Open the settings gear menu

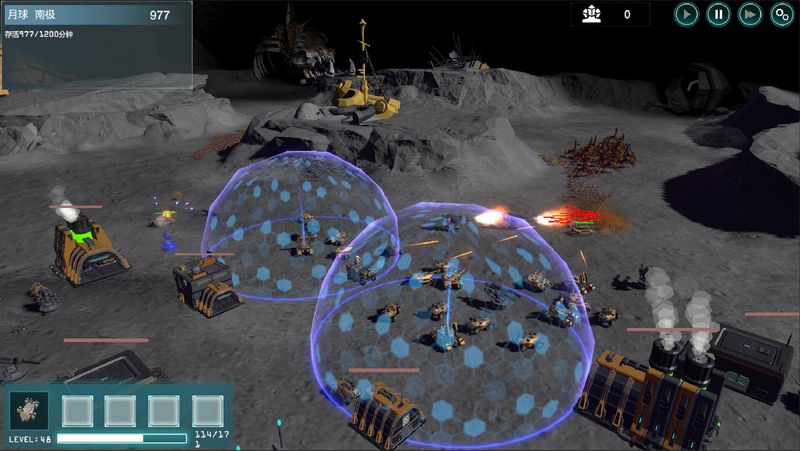point(782,14)
